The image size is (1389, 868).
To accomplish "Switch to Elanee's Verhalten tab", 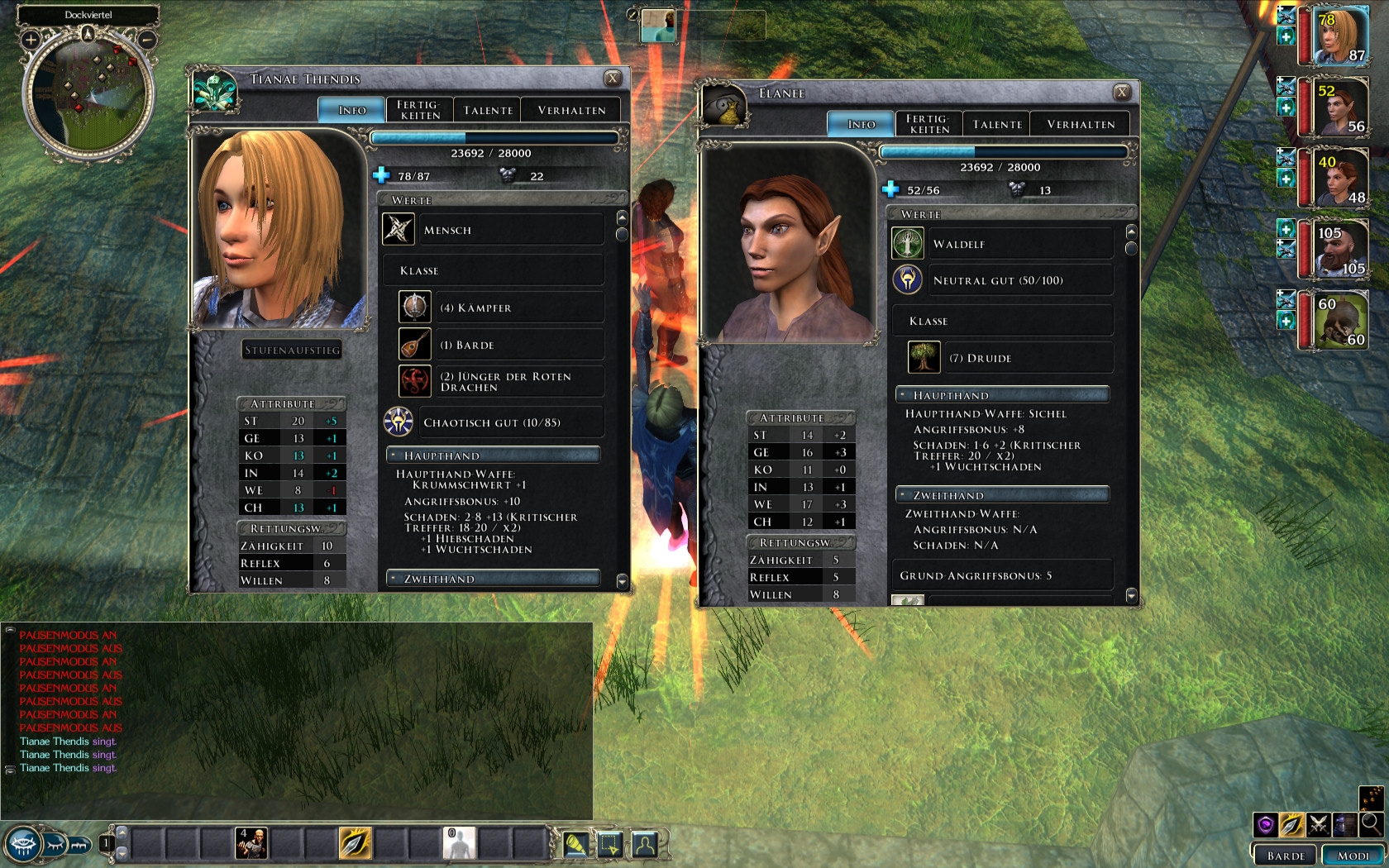I will [x=1081, y=124].
